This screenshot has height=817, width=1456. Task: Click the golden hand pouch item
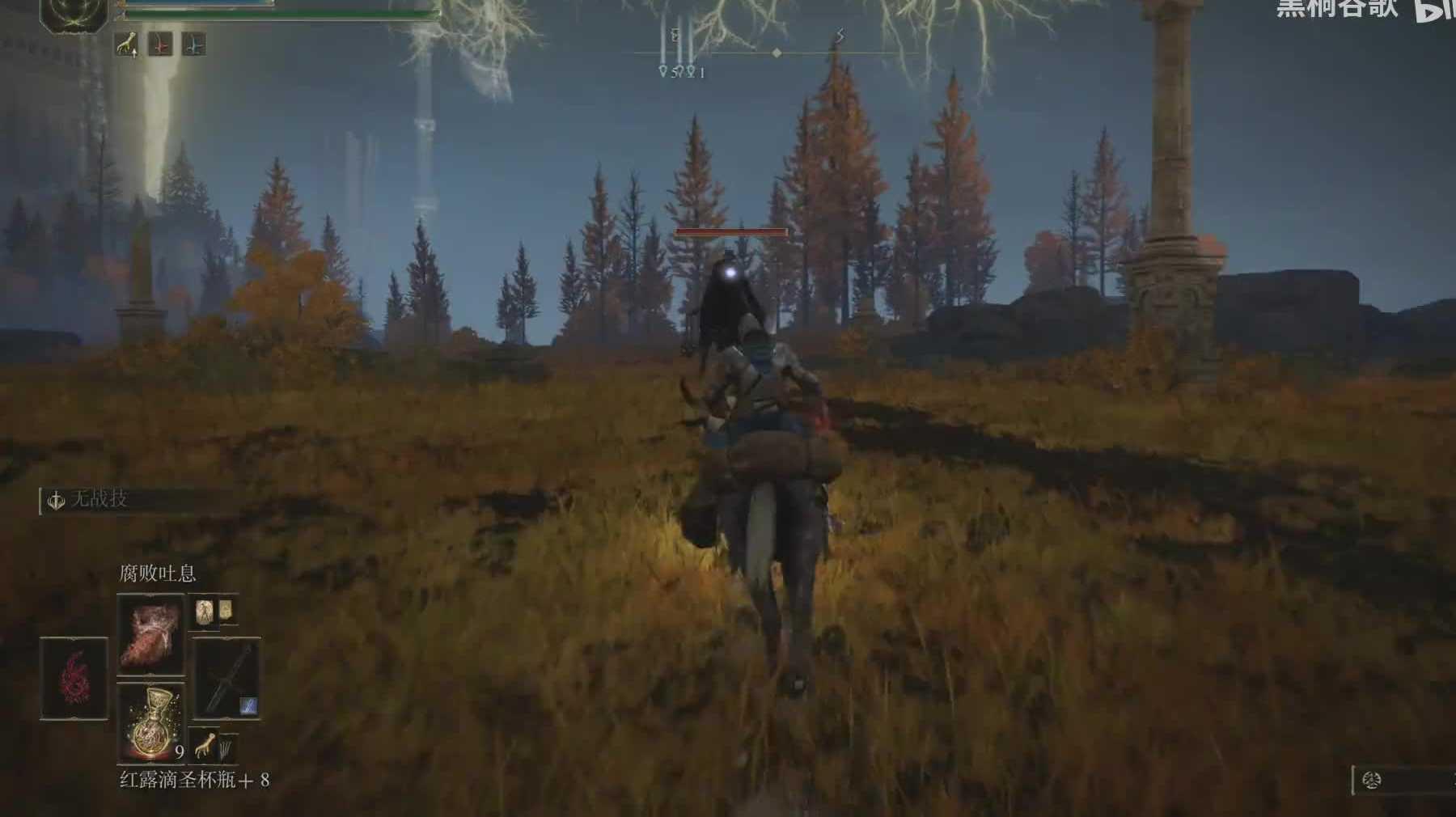pos(205,746)
